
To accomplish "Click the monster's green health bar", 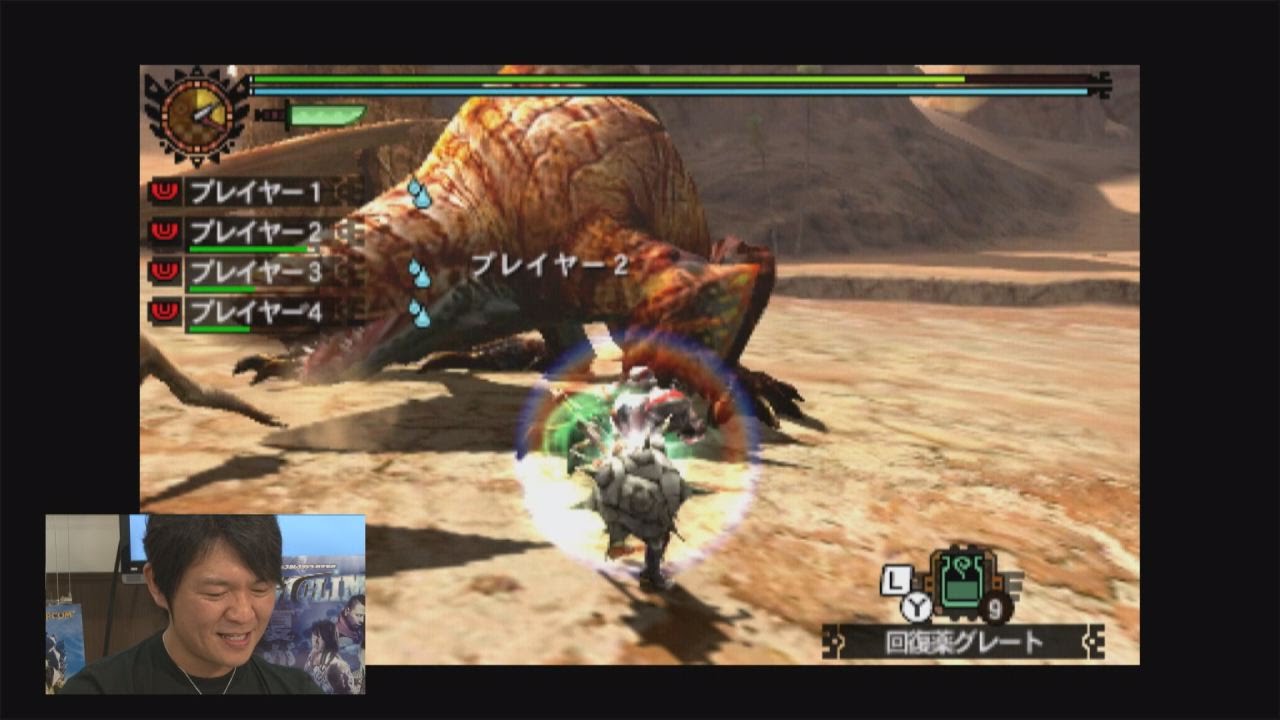I will coord(660,77).
